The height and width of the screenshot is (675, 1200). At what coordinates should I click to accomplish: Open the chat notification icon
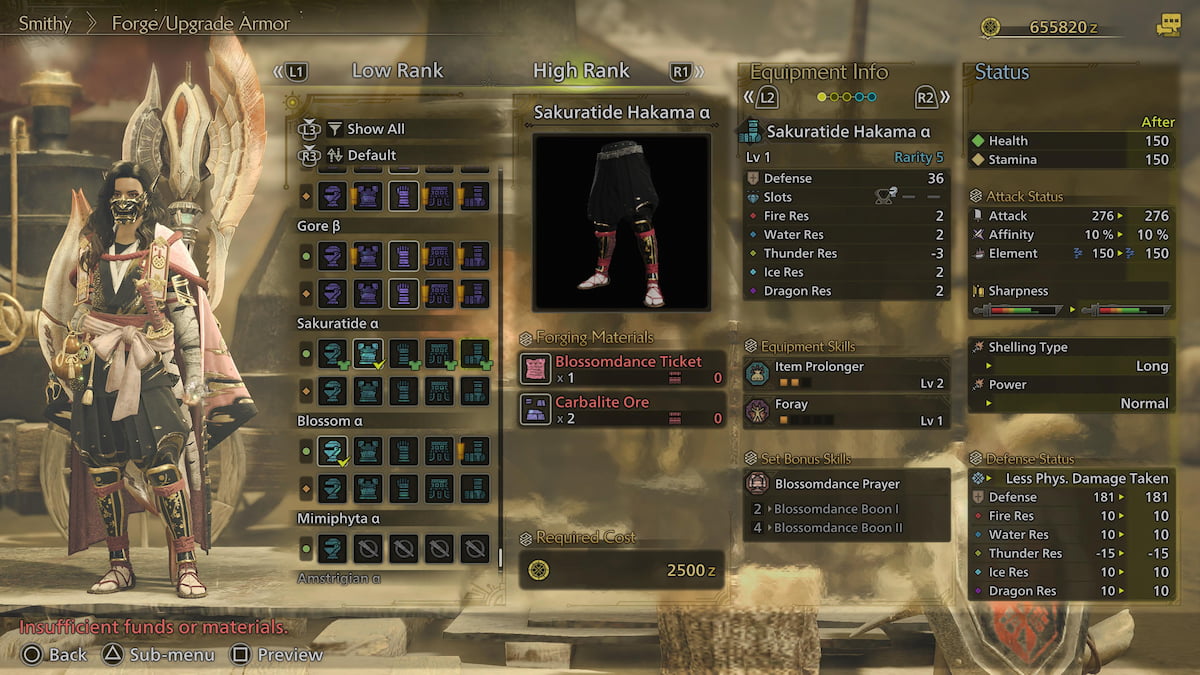point(1167,26)
